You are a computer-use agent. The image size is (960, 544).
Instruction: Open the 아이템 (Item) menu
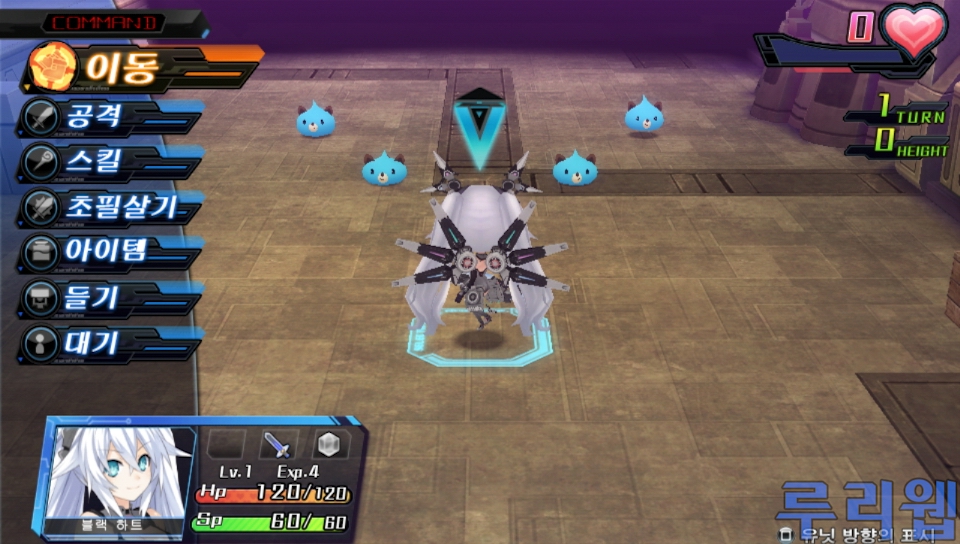point(105,250)
